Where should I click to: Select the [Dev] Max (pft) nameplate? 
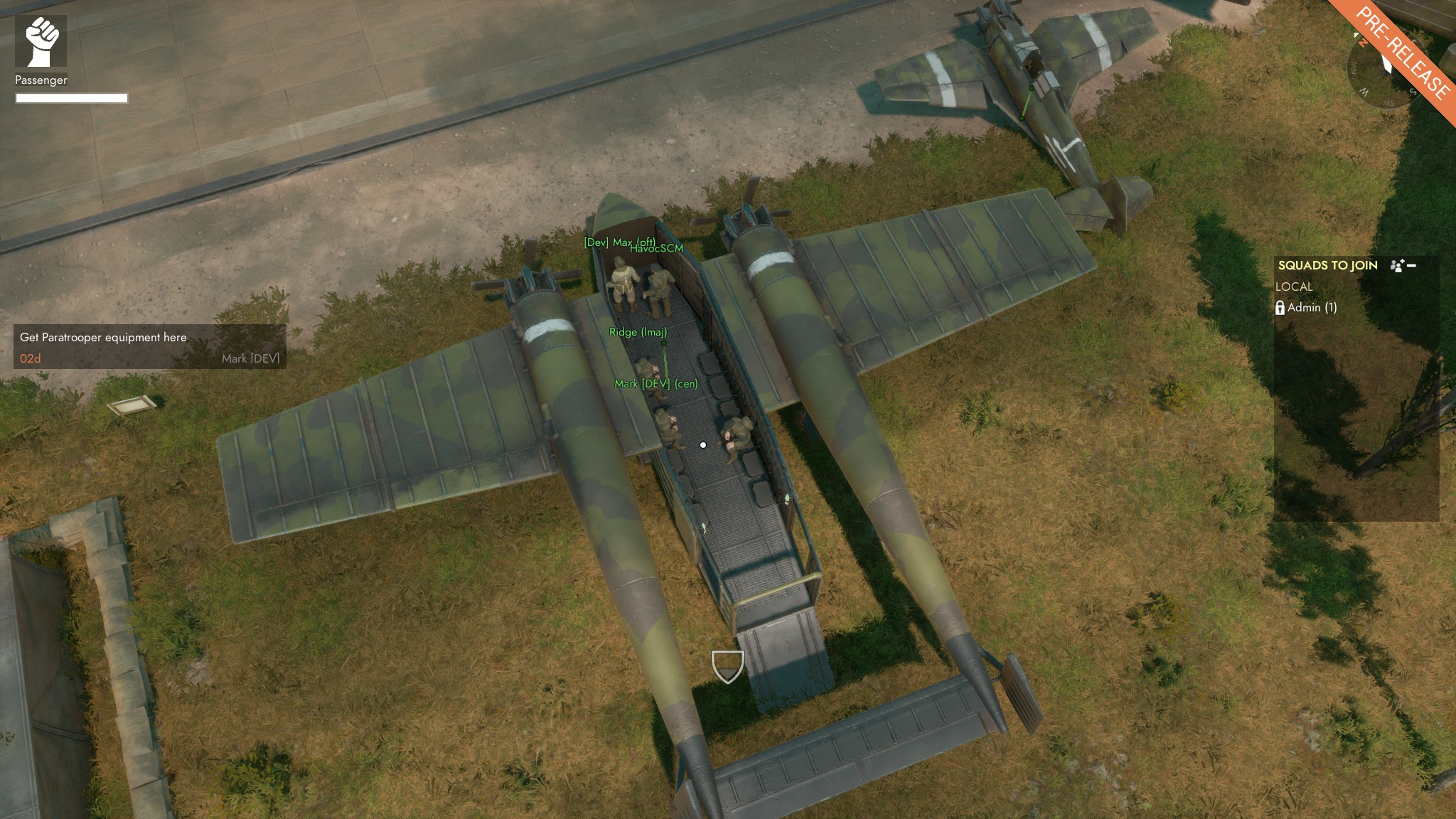click(620, 242)
